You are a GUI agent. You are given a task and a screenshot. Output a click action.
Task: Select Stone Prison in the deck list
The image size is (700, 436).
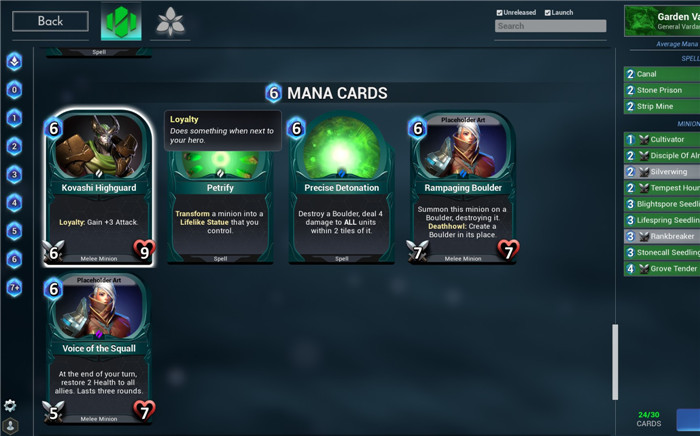tap(662, 90)
